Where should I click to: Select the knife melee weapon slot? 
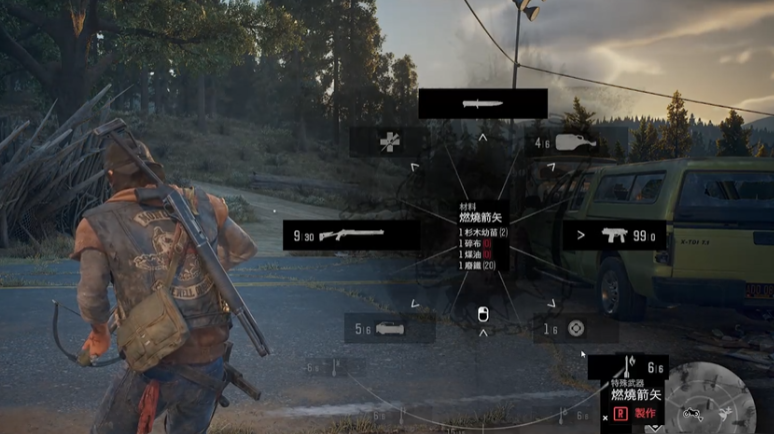[482, 104]
